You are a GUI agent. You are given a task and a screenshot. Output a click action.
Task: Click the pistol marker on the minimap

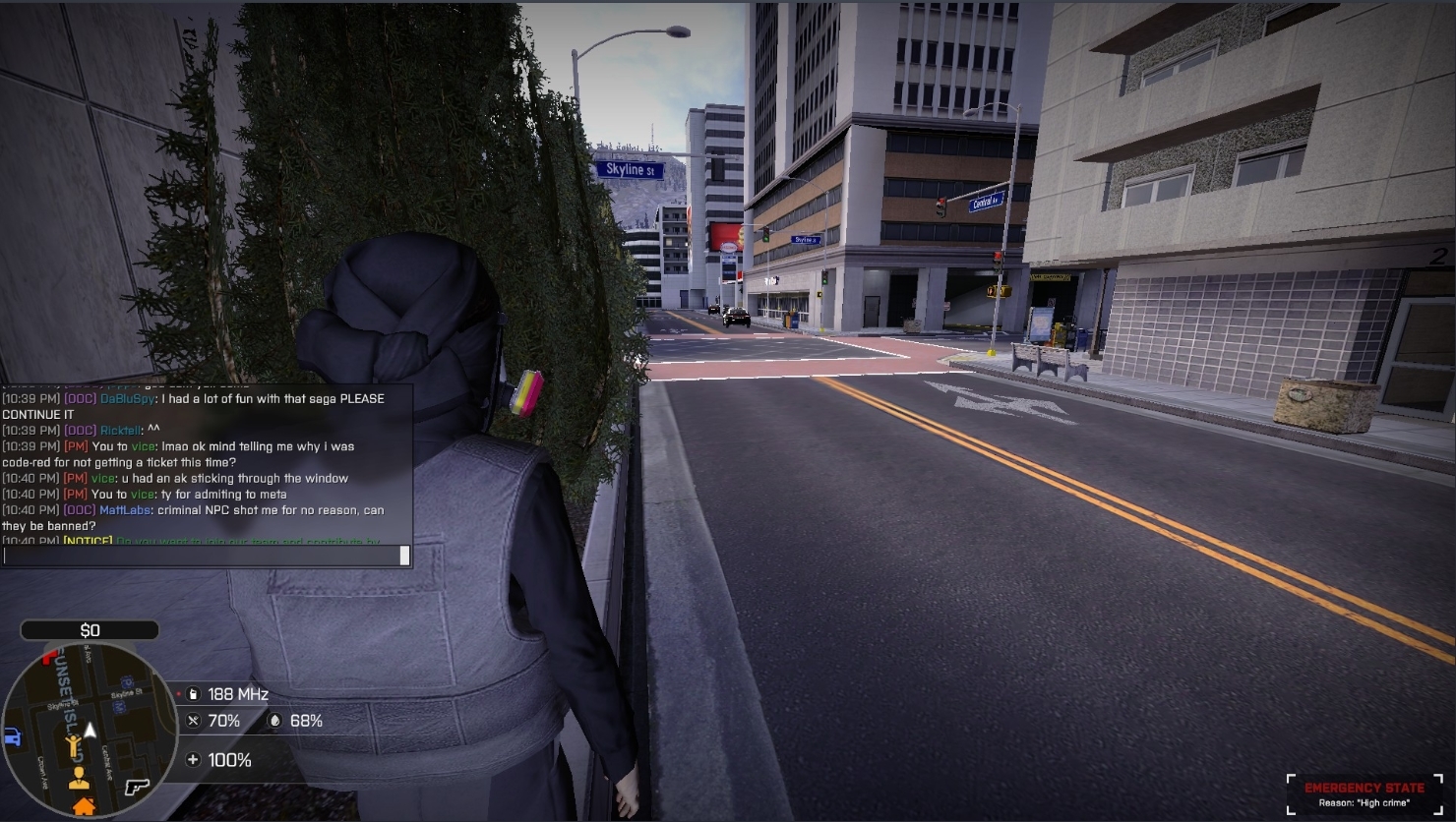pos(137,787)
